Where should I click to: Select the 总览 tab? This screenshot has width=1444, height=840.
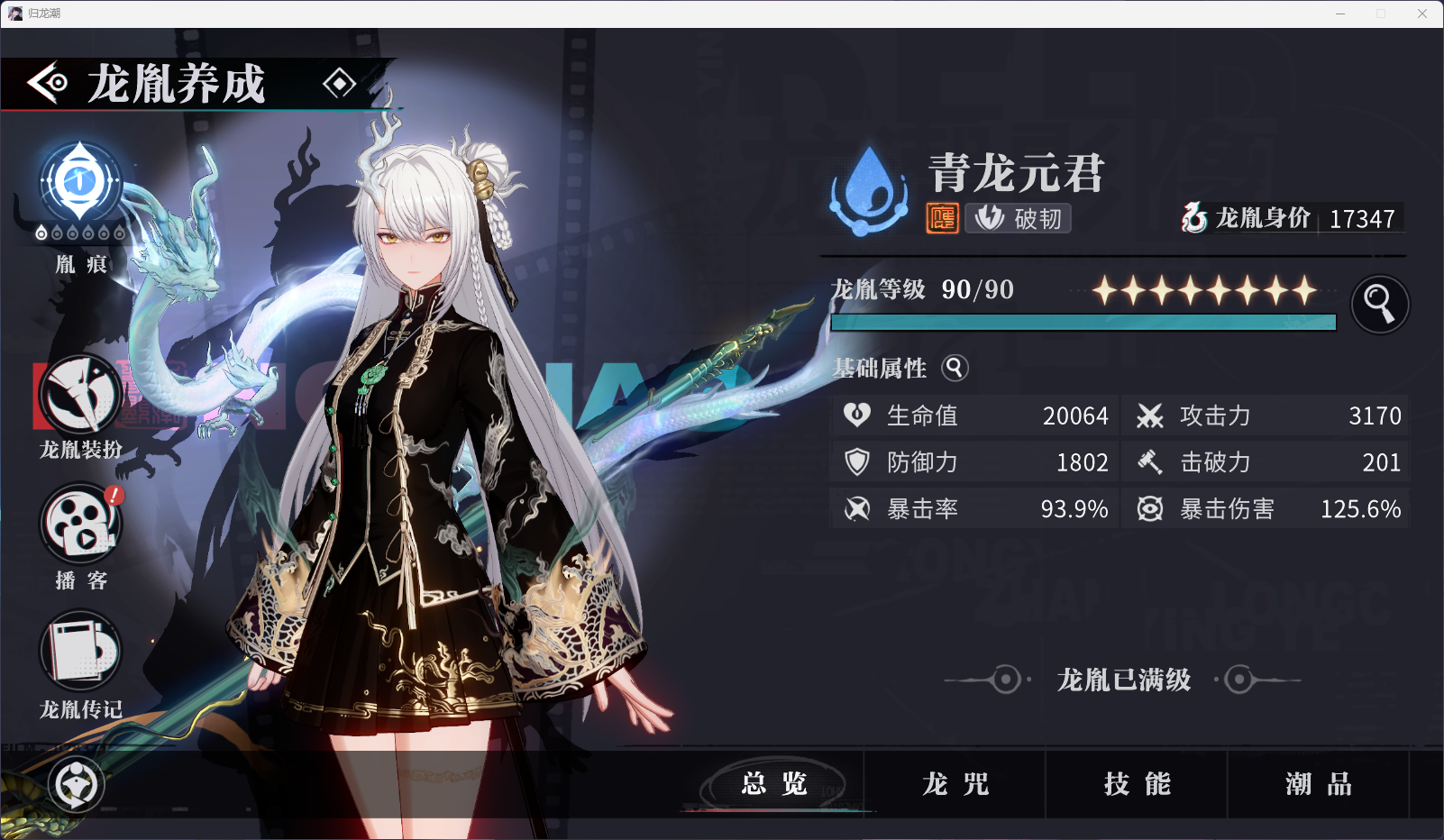pos(775,783)
